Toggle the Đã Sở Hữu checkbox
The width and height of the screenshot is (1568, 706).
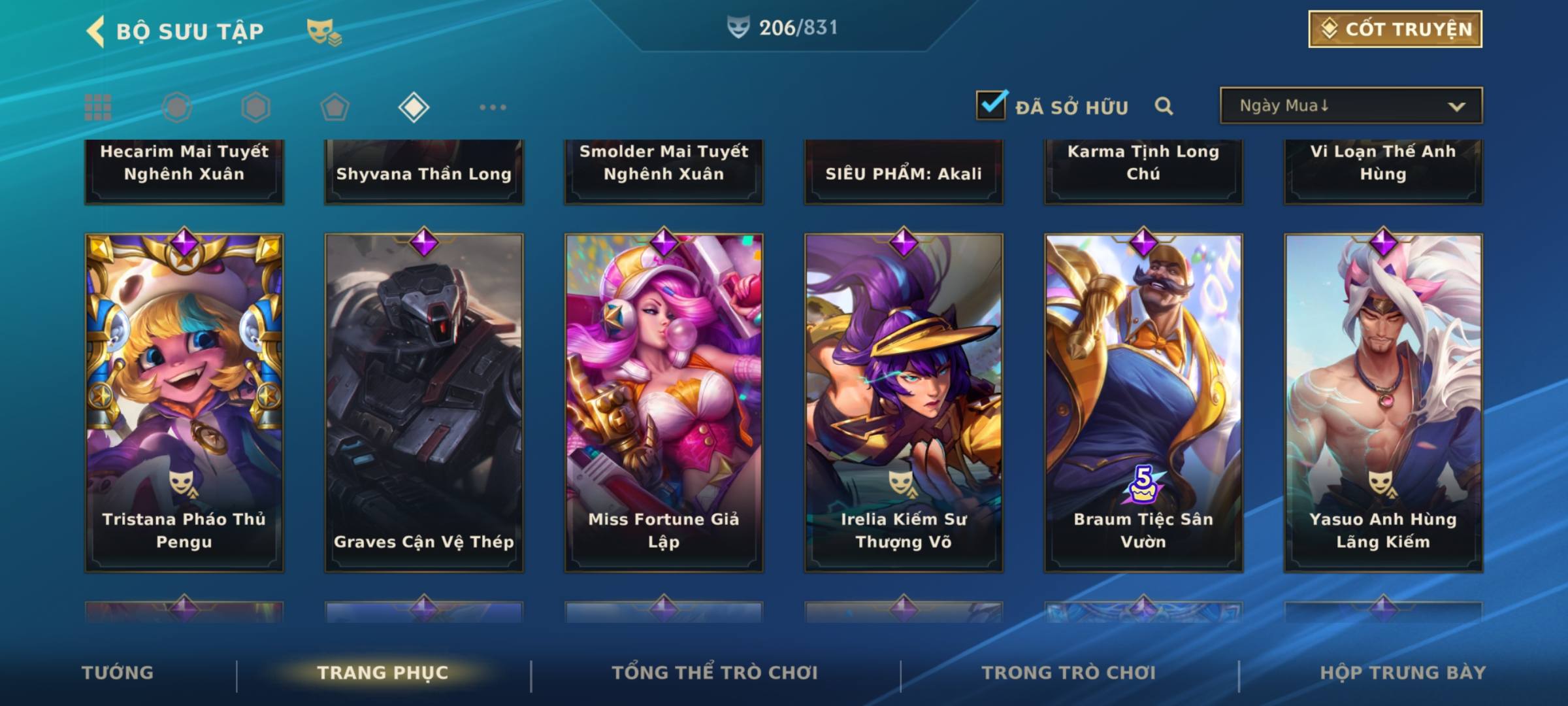coord(990,105)
